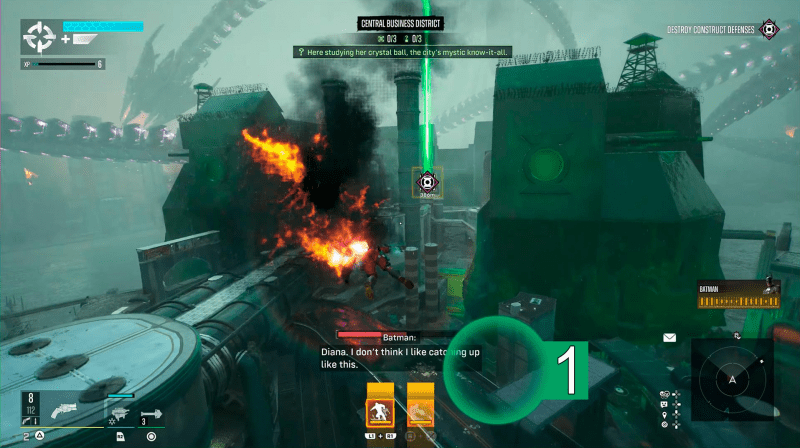Click the Central Business District location banner

pos(400,23)
